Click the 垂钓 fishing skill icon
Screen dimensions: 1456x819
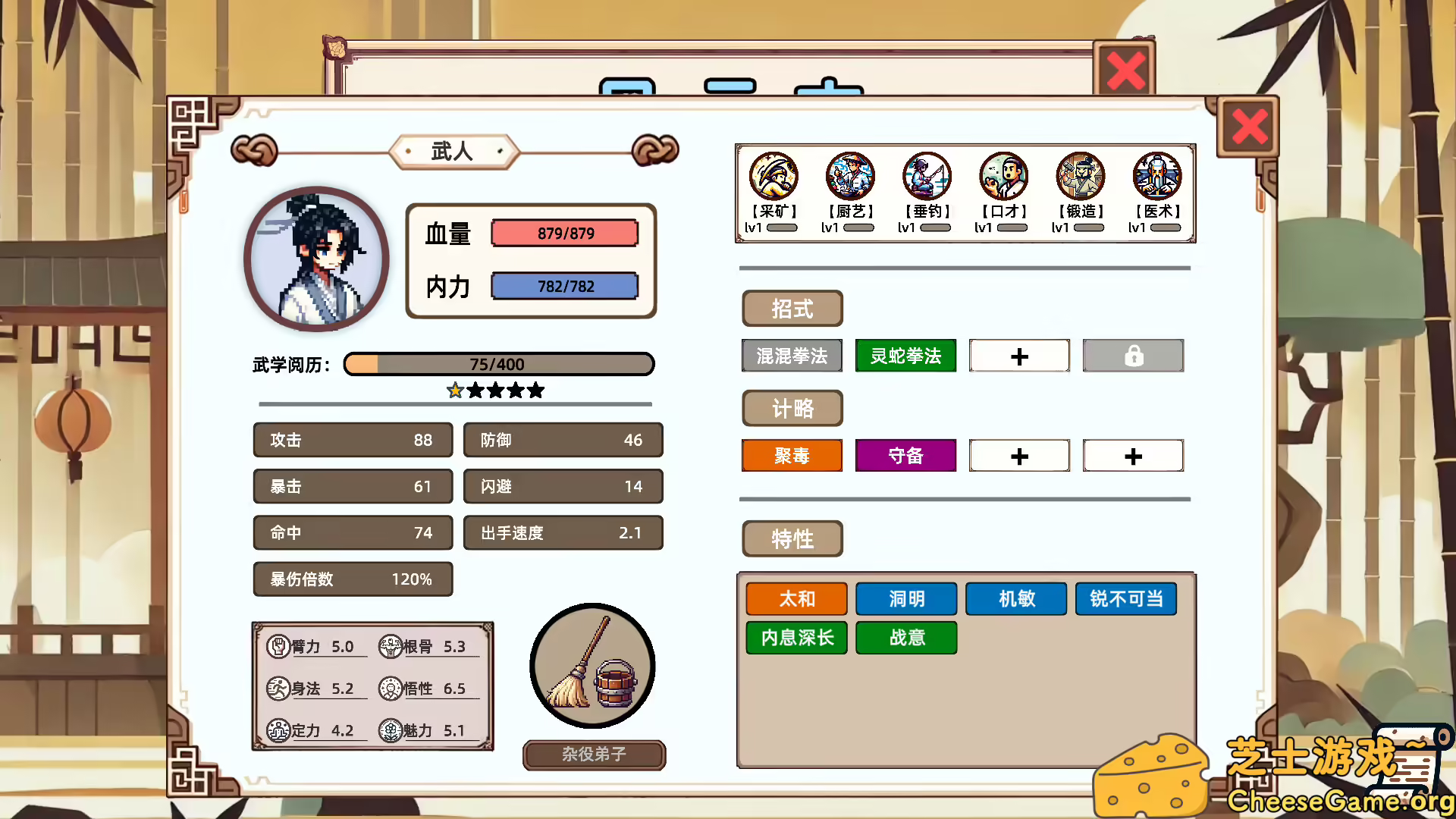[x=927, y=175]
